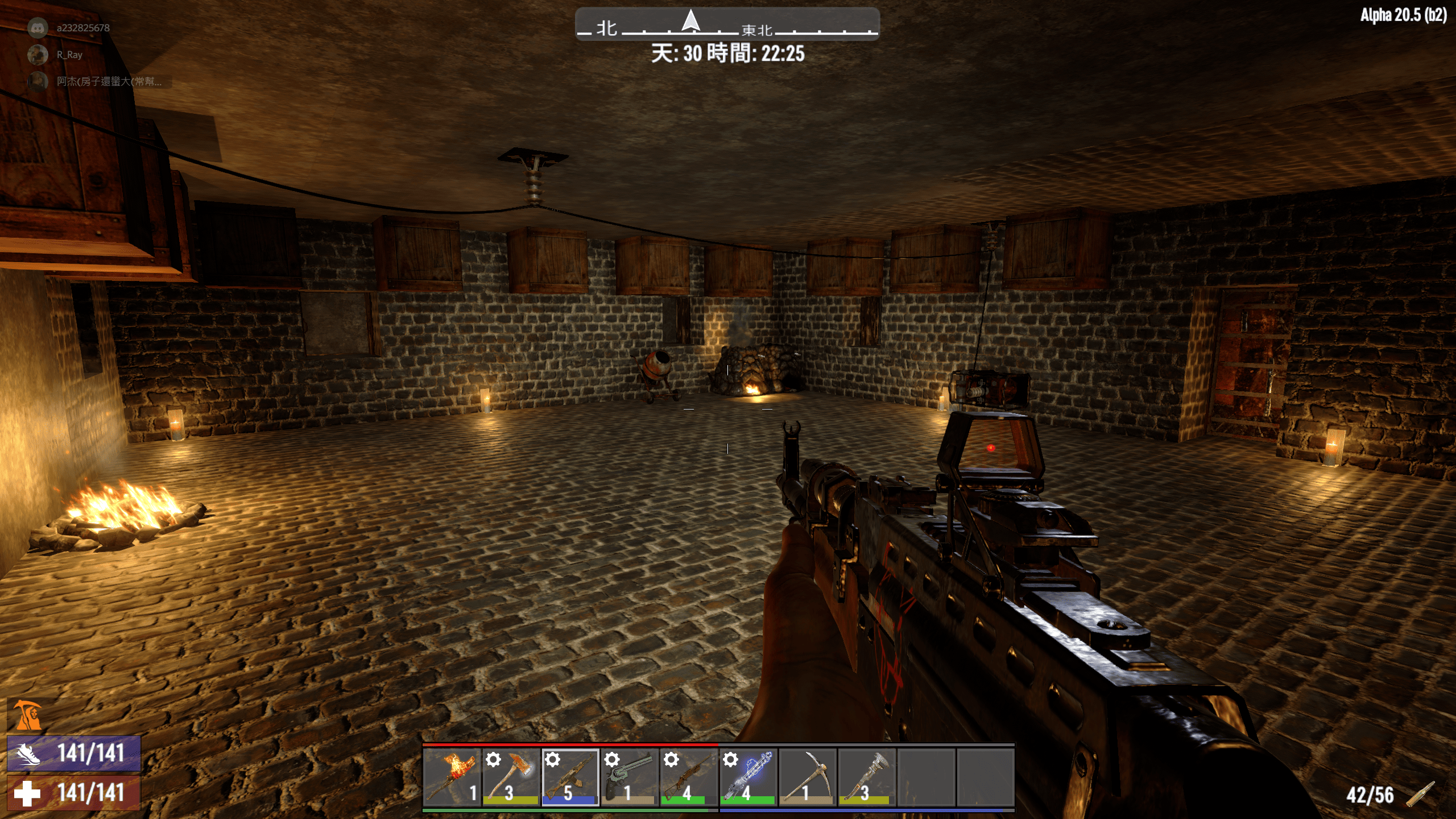Image resolution: width=1456 pixels, height=819 pixels.
Task: Pick the wrench in the hotbar
Action: click(866, 777)
